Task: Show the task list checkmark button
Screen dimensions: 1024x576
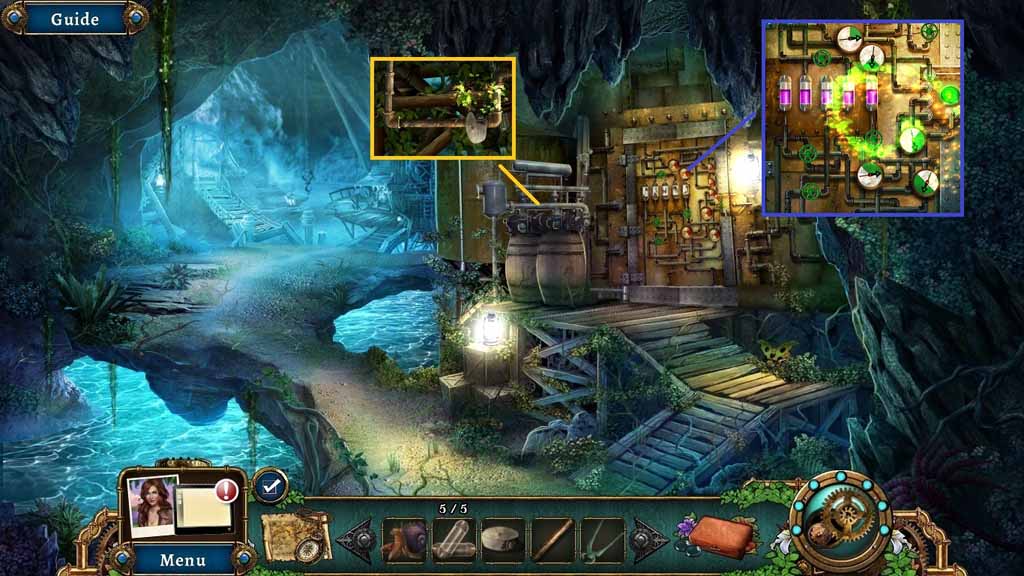Action: click(x=269, y=486)
